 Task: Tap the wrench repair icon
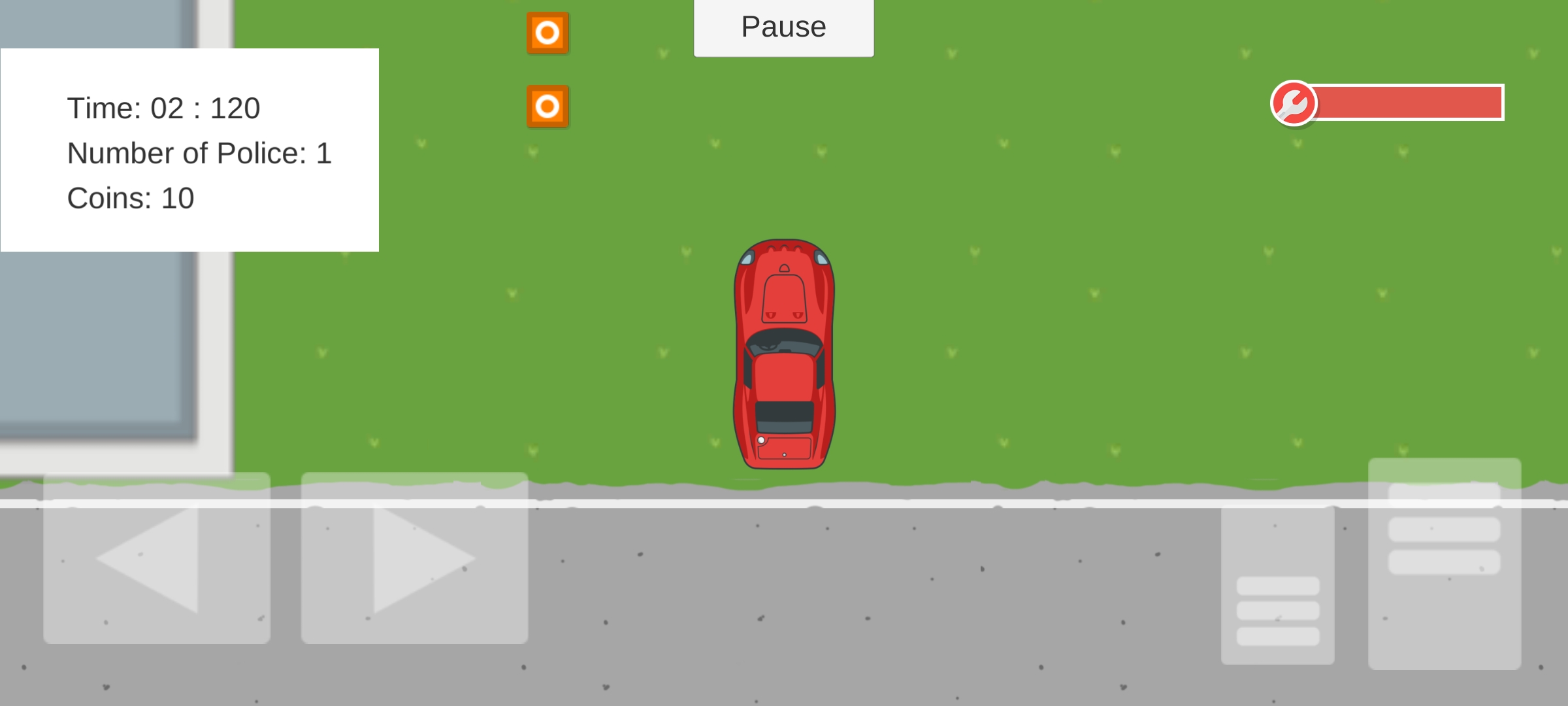(1294, 104)
